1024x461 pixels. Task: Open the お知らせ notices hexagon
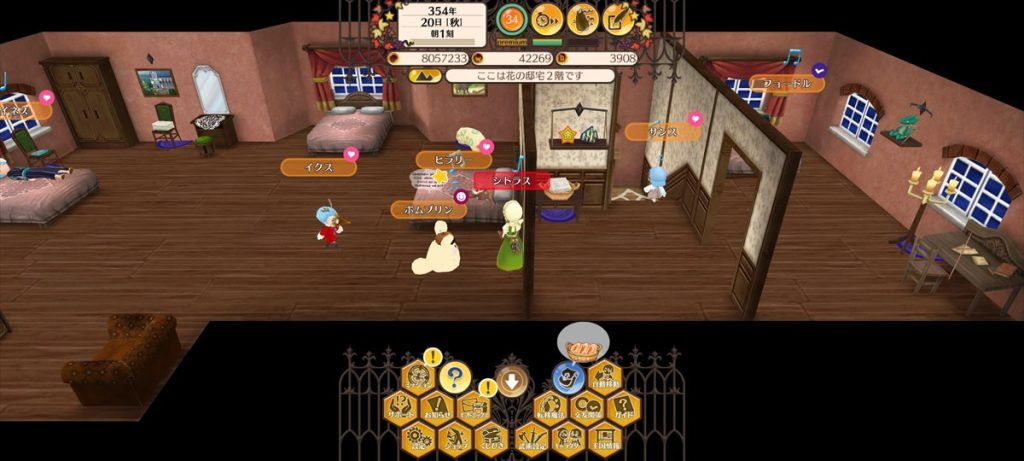coord(436,408)
